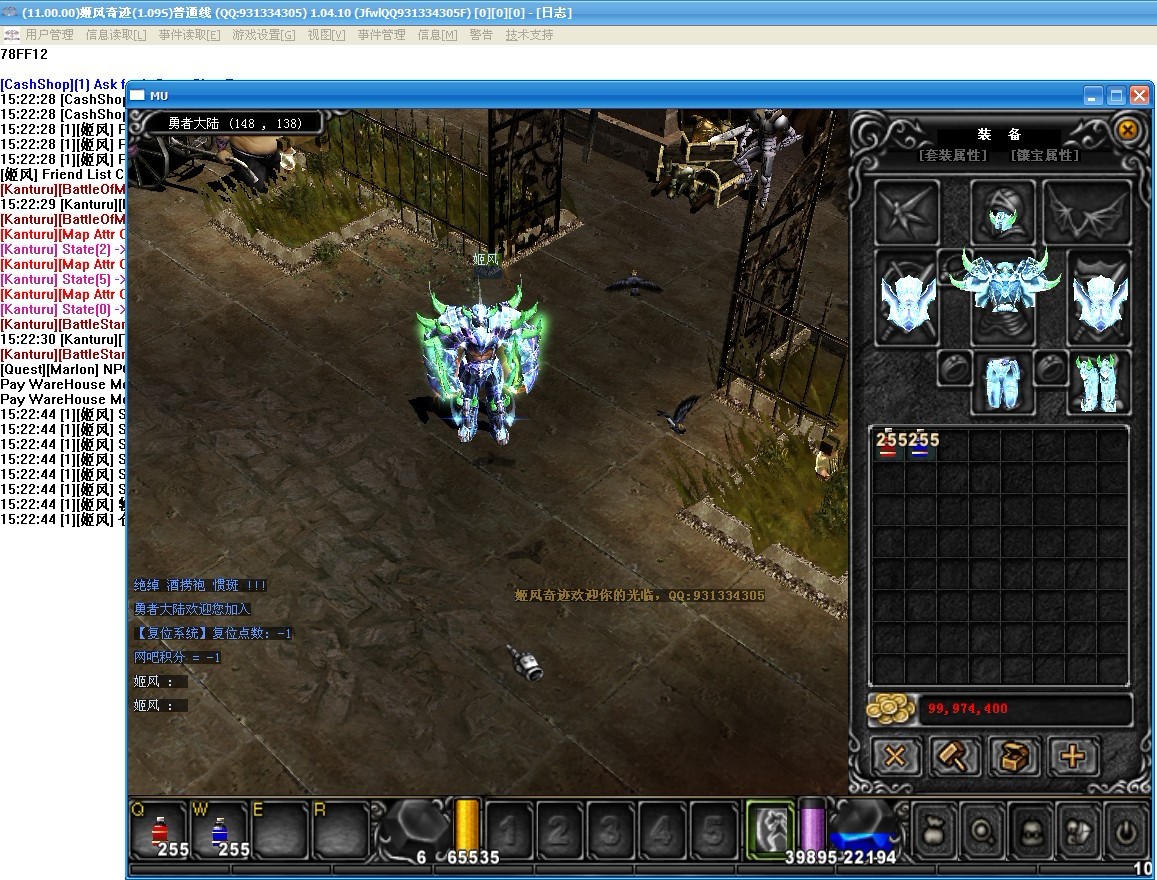Select the equipped pants slot
The height and width of the screenshot is (880, 1157).
tap(1002, 382)
